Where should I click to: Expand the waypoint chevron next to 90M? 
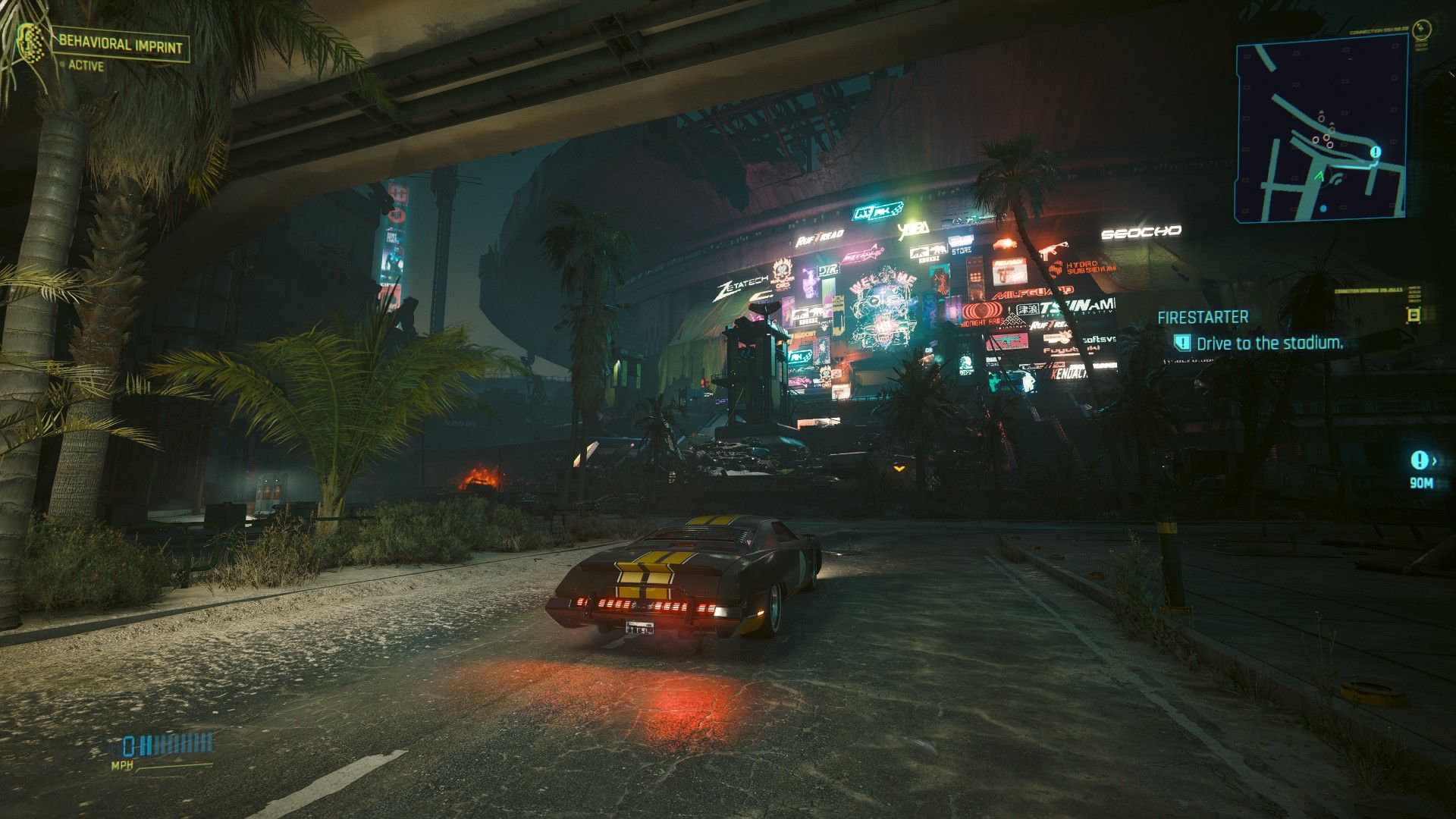click(1435, 461)
